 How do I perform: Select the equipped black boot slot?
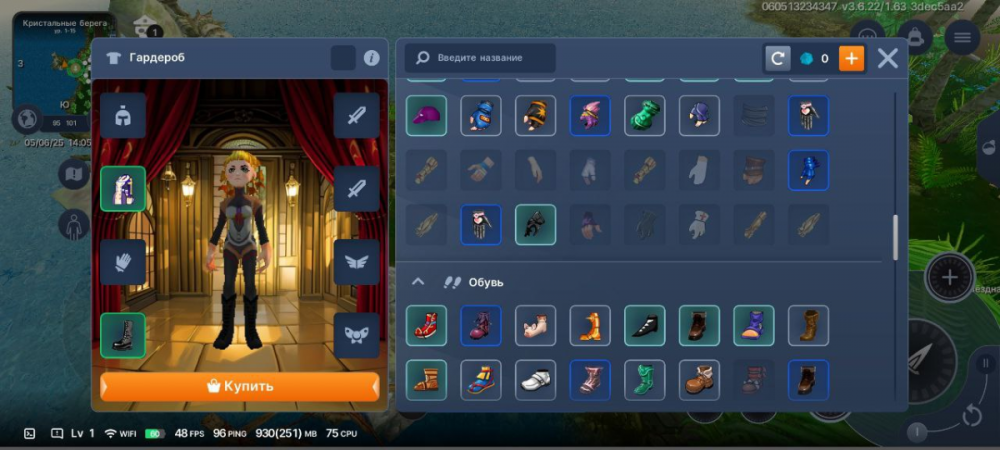(x=123, y=335)
